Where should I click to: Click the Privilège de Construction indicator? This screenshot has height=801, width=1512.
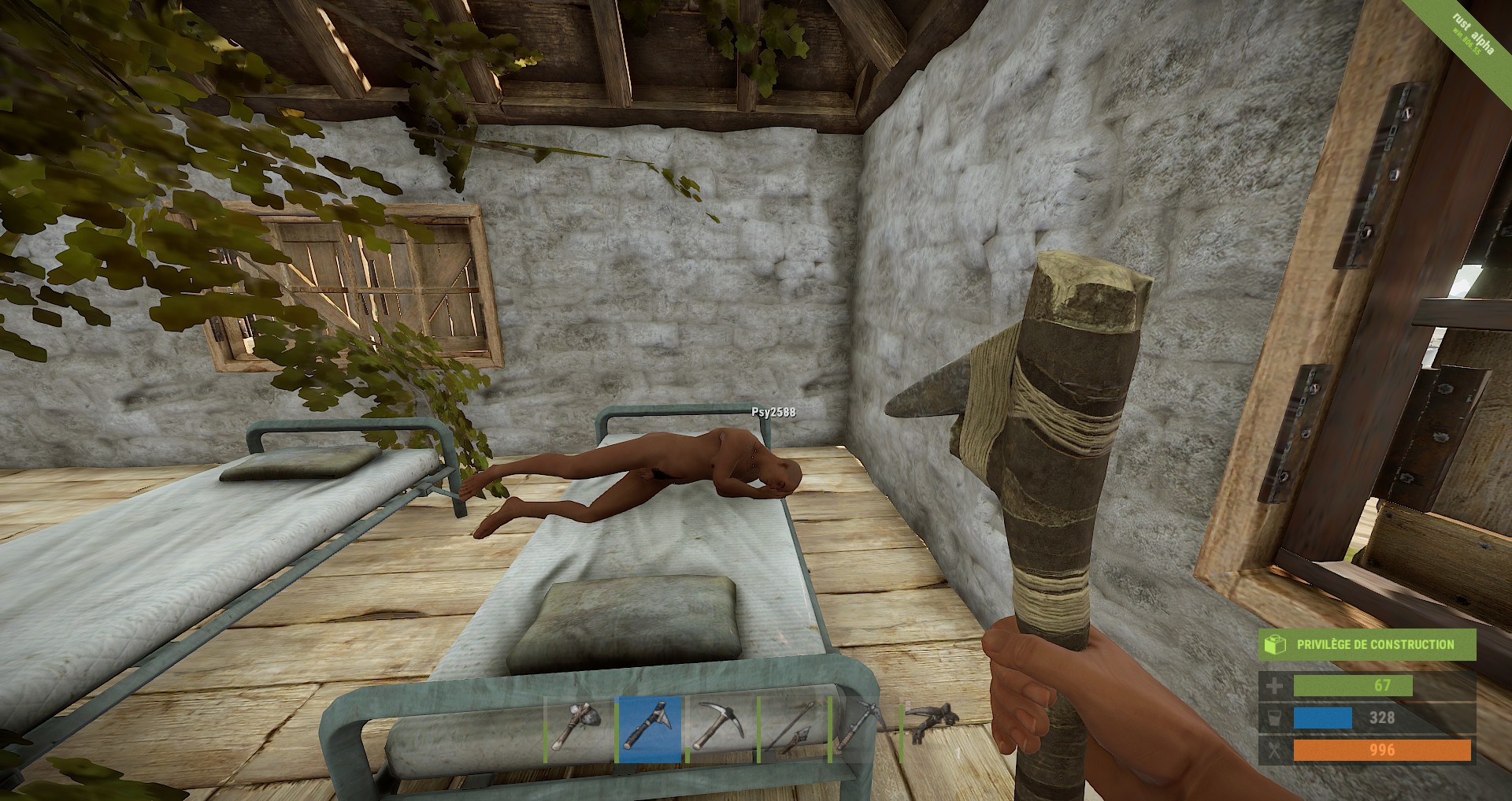1366,644
